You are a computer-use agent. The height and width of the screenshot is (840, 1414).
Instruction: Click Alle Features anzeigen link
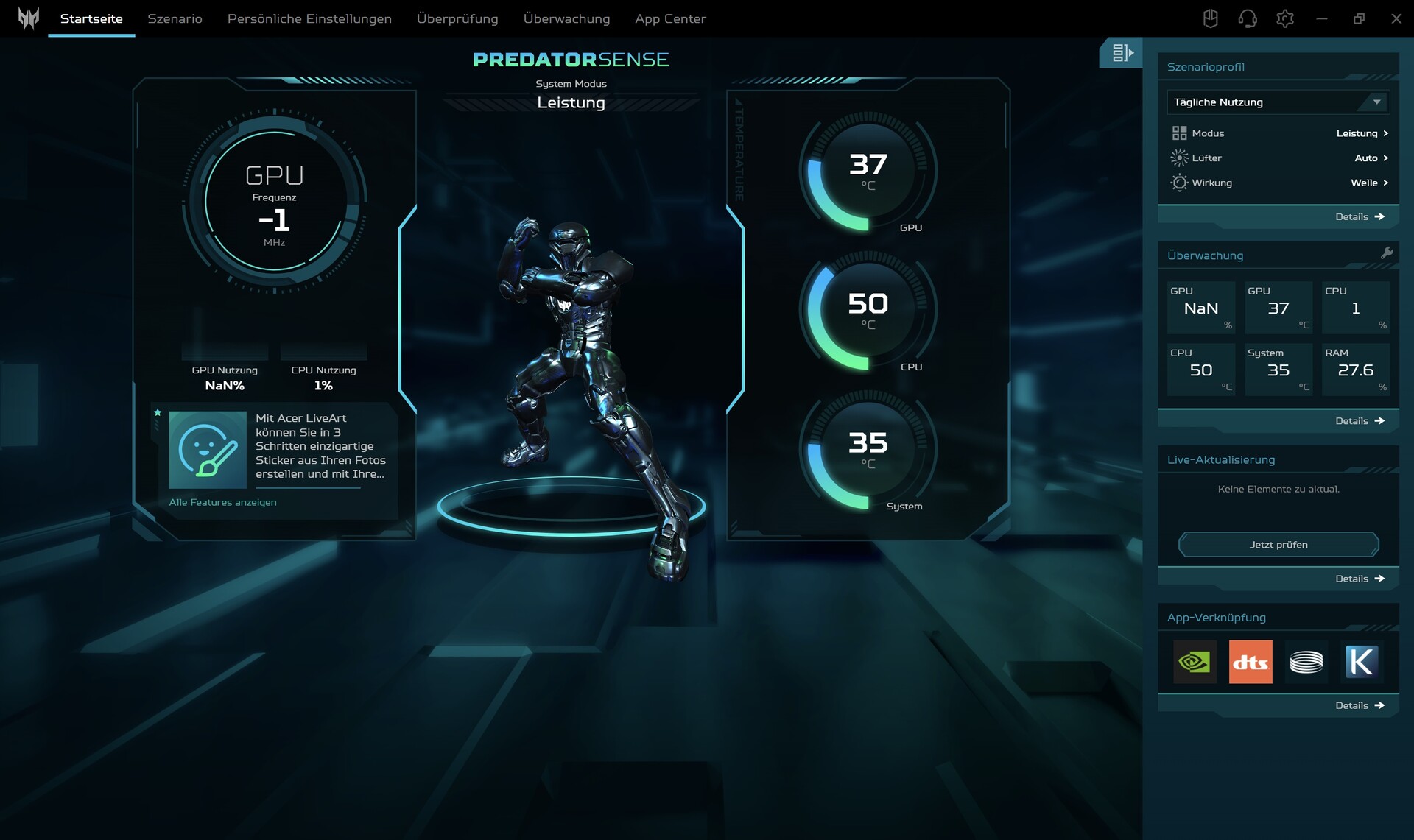coord(222,502)
